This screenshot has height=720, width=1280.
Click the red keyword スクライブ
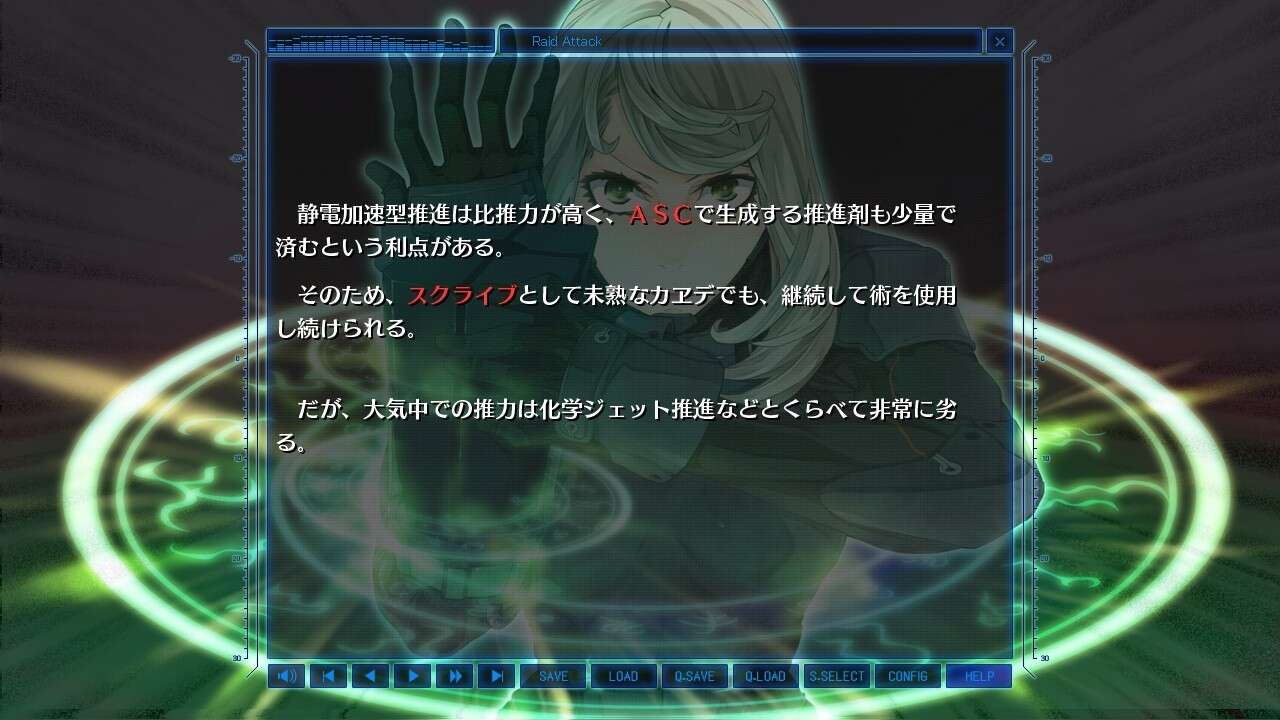pos(464,296)
